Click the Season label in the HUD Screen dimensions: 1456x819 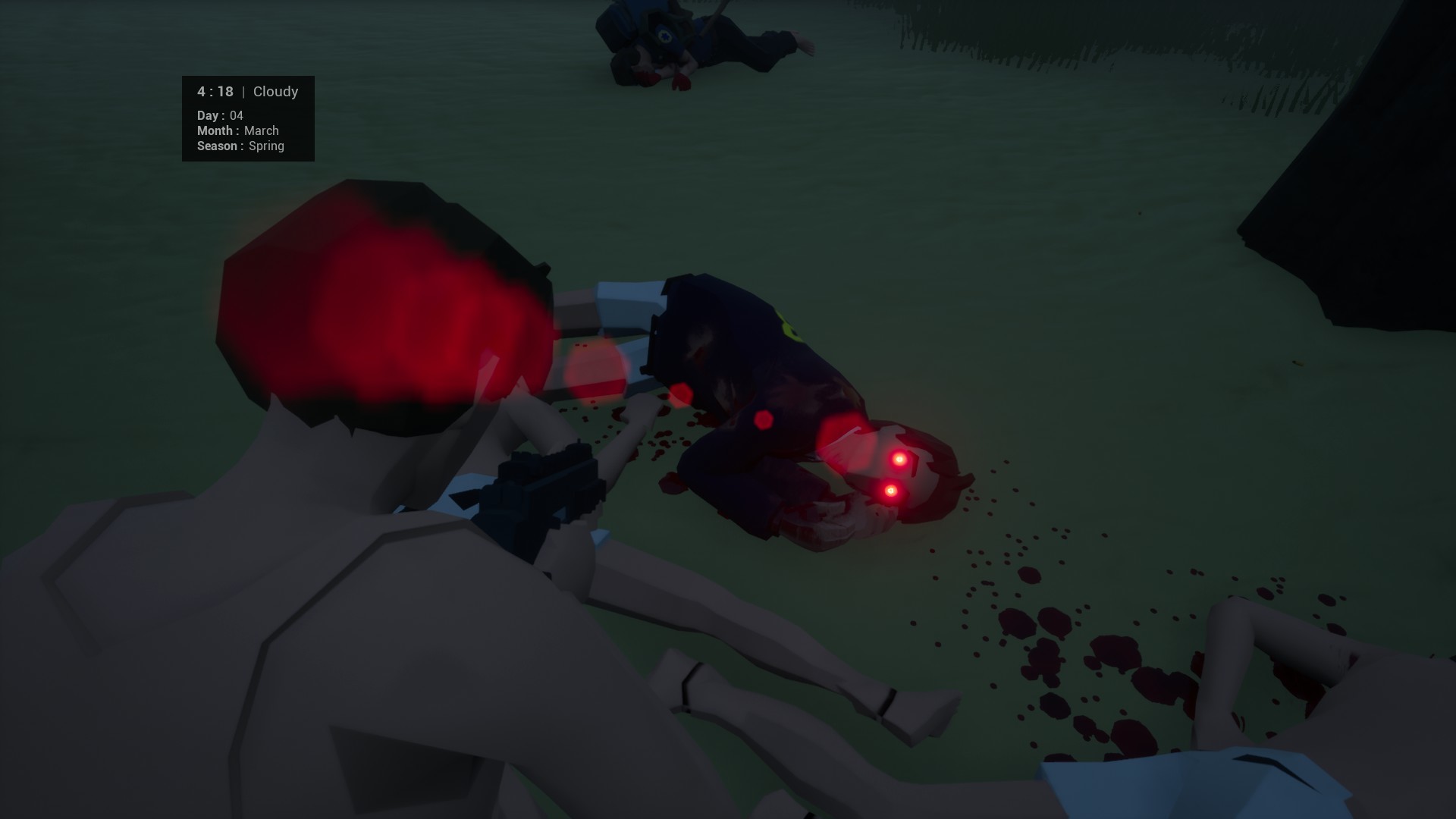218,146
